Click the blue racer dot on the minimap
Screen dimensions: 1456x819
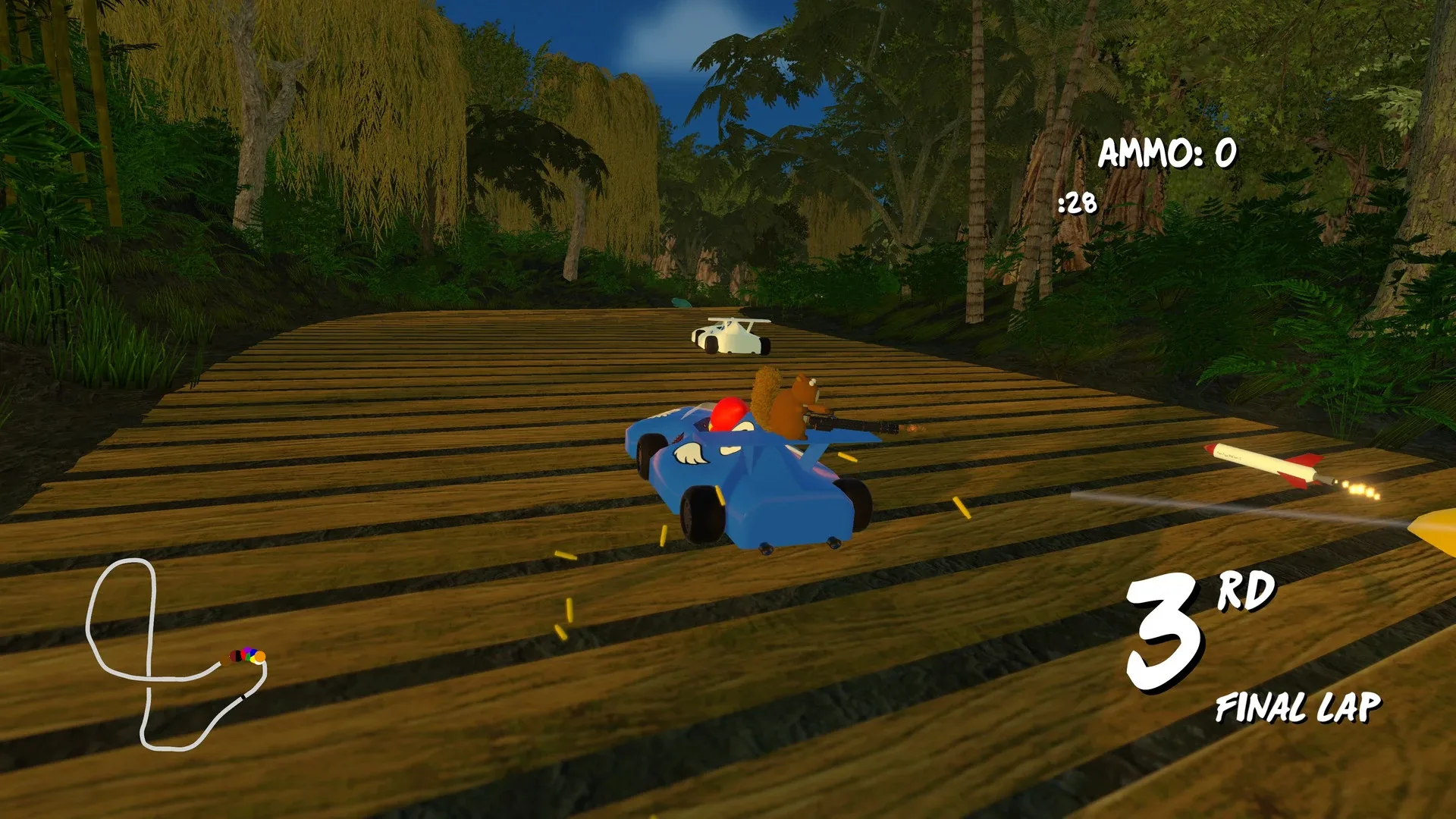pos(253,651)
